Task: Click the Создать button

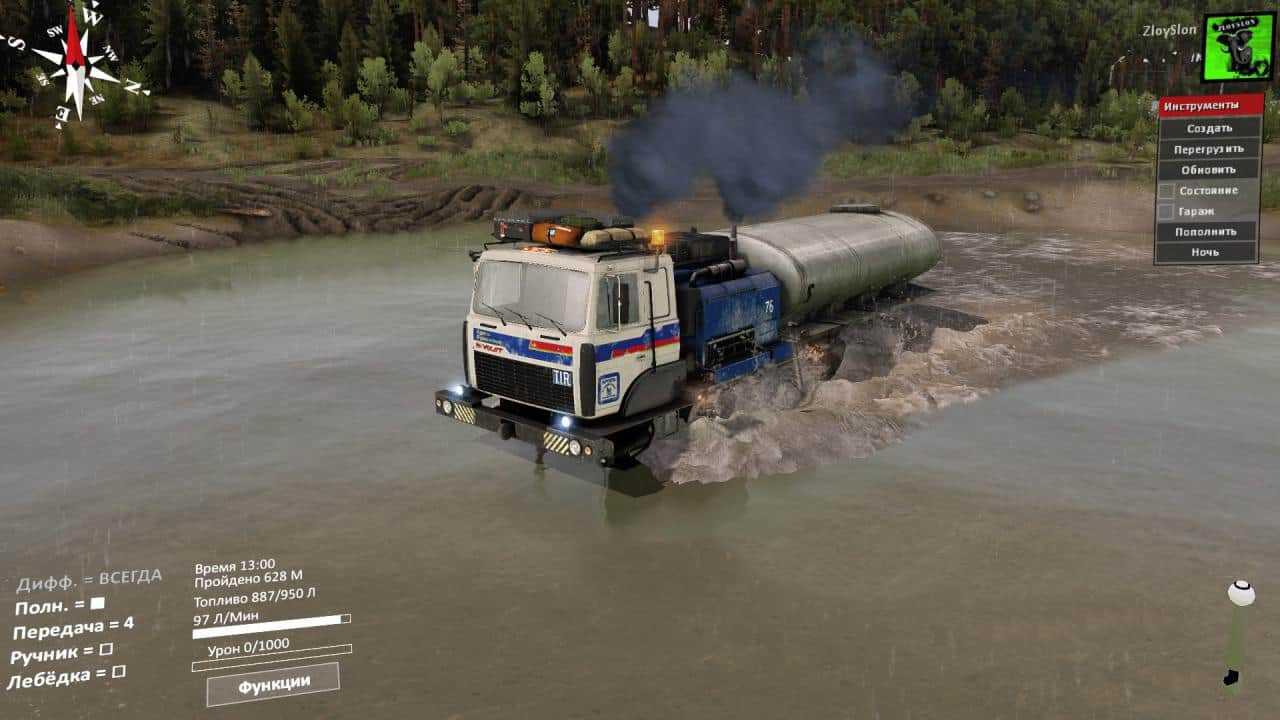Action: tap(1209, 128)
